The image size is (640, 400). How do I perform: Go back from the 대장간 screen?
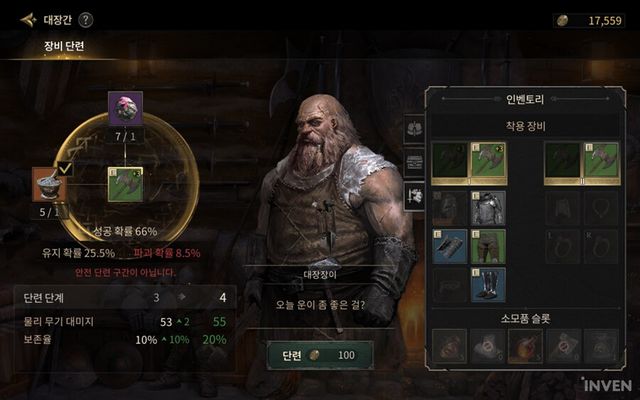click(27, 19)
